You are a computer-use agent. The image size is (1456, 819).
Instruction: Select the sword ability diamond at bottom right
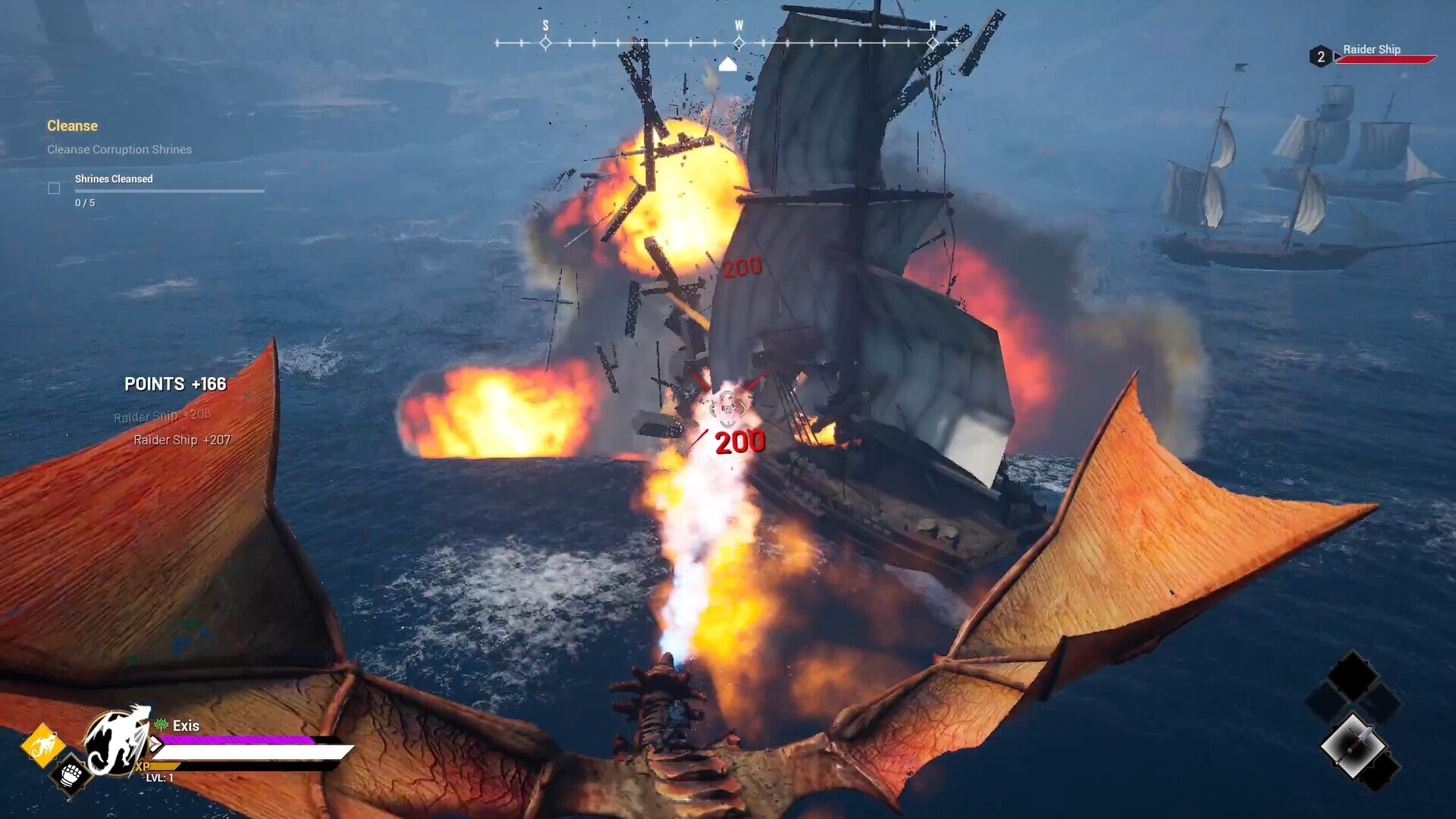click(x=1354, y=743)
